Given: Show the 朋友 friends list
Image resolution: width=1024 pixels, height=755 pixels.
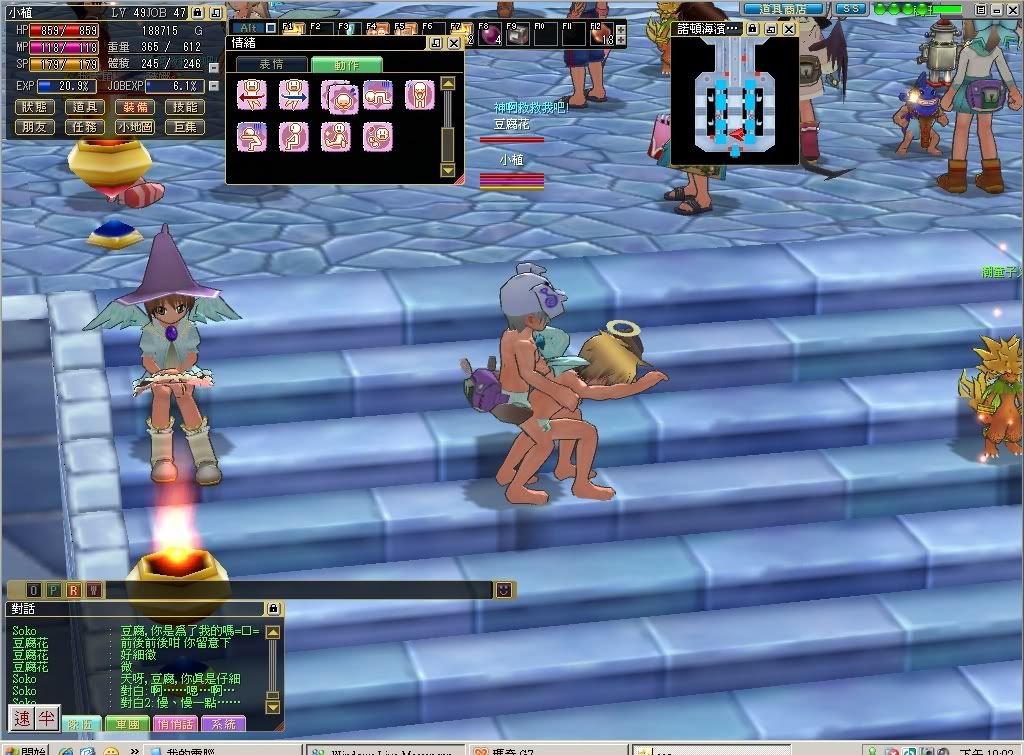Looking at the screenshot, I should [35, 127].
